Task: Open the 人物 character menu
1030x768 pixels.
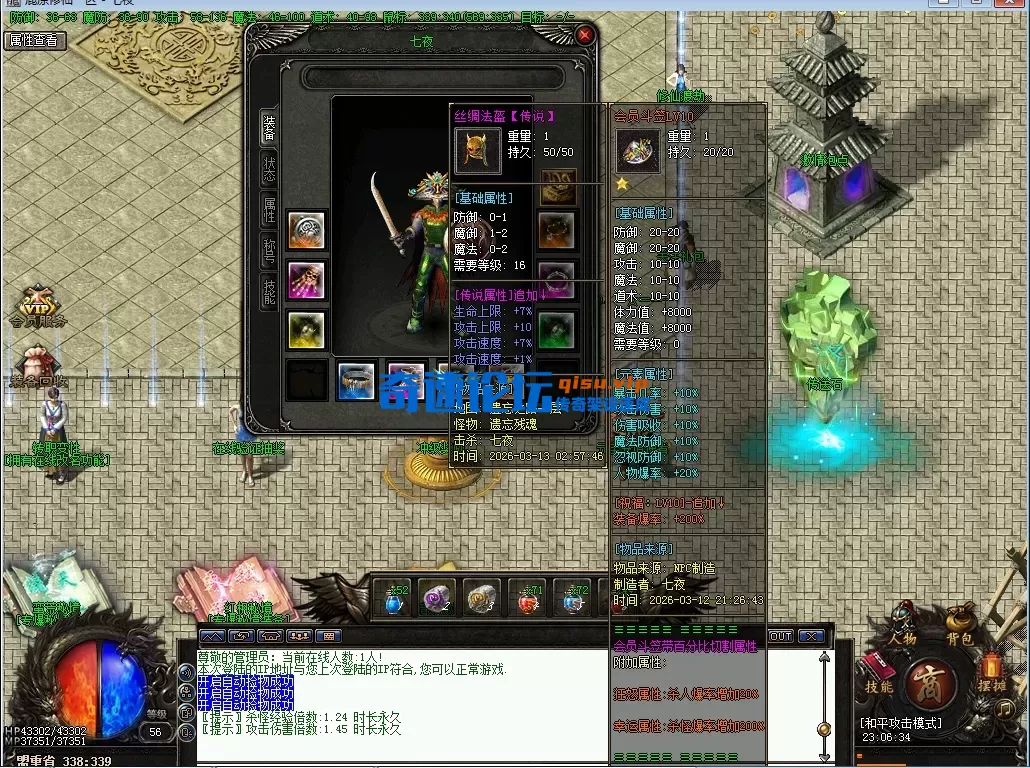Action: [x=904, y=624]
